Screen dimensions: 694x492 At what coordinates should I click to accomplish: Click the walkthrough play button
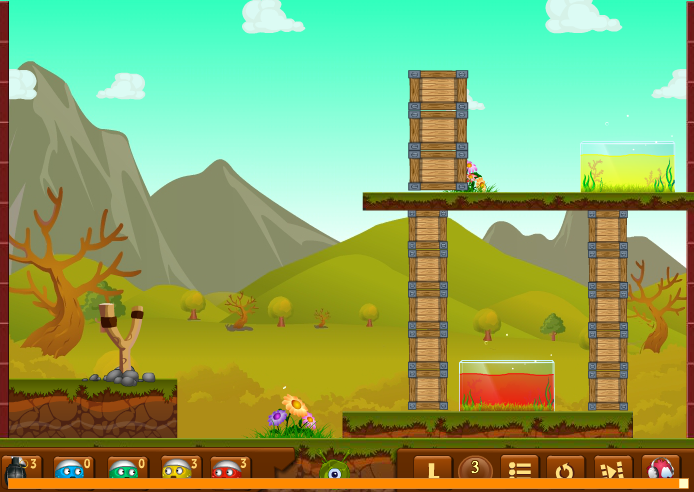pyautogui.click(x=613, y=469)
